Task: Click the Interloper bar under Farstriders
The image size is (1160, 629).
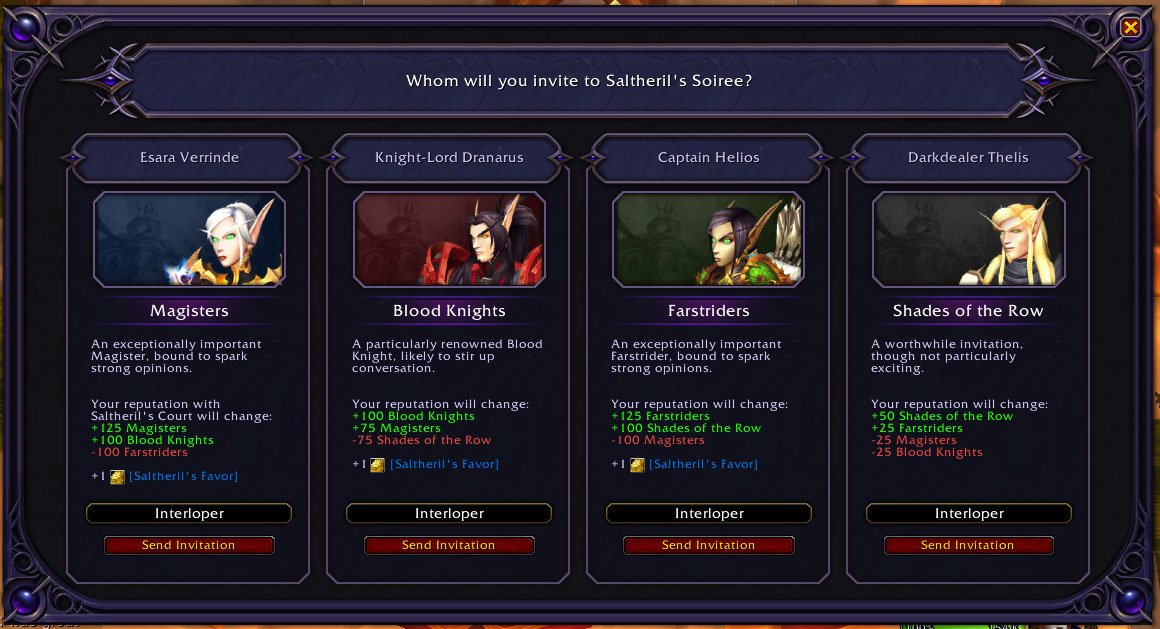Action: (708, 513)
